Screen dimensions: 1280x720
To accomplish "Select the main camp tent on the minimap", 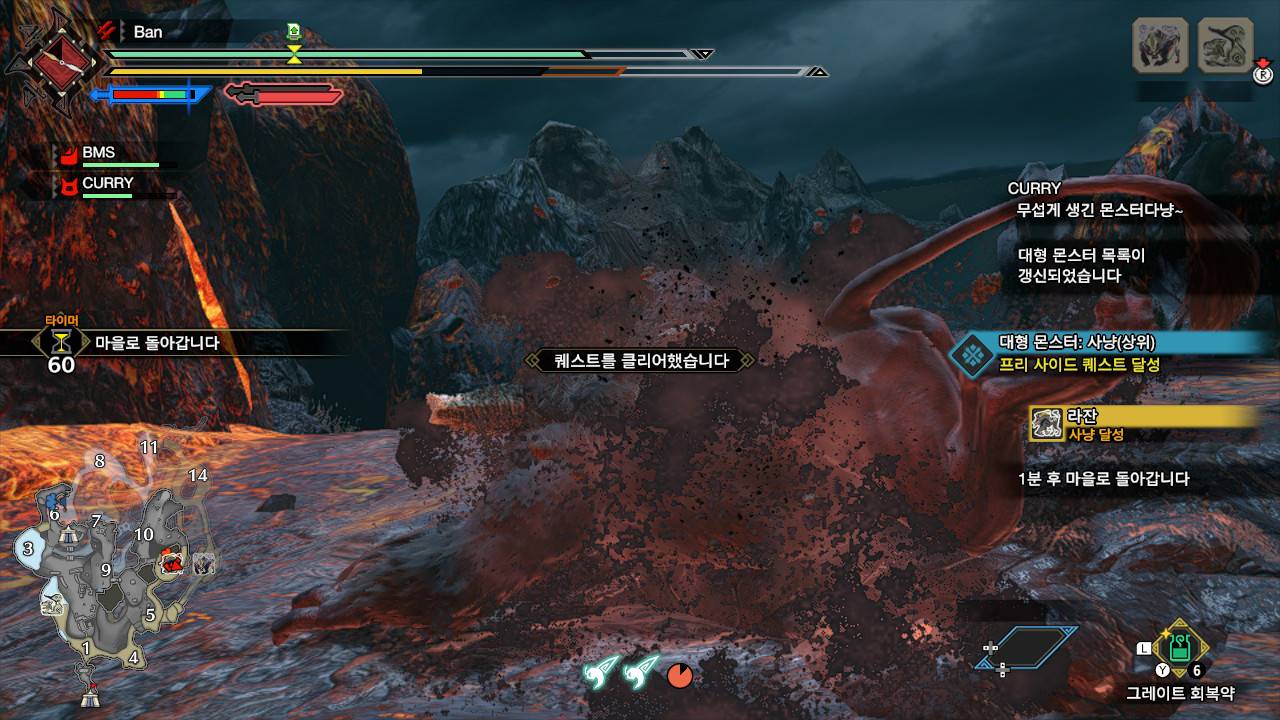I will [89, 692].
